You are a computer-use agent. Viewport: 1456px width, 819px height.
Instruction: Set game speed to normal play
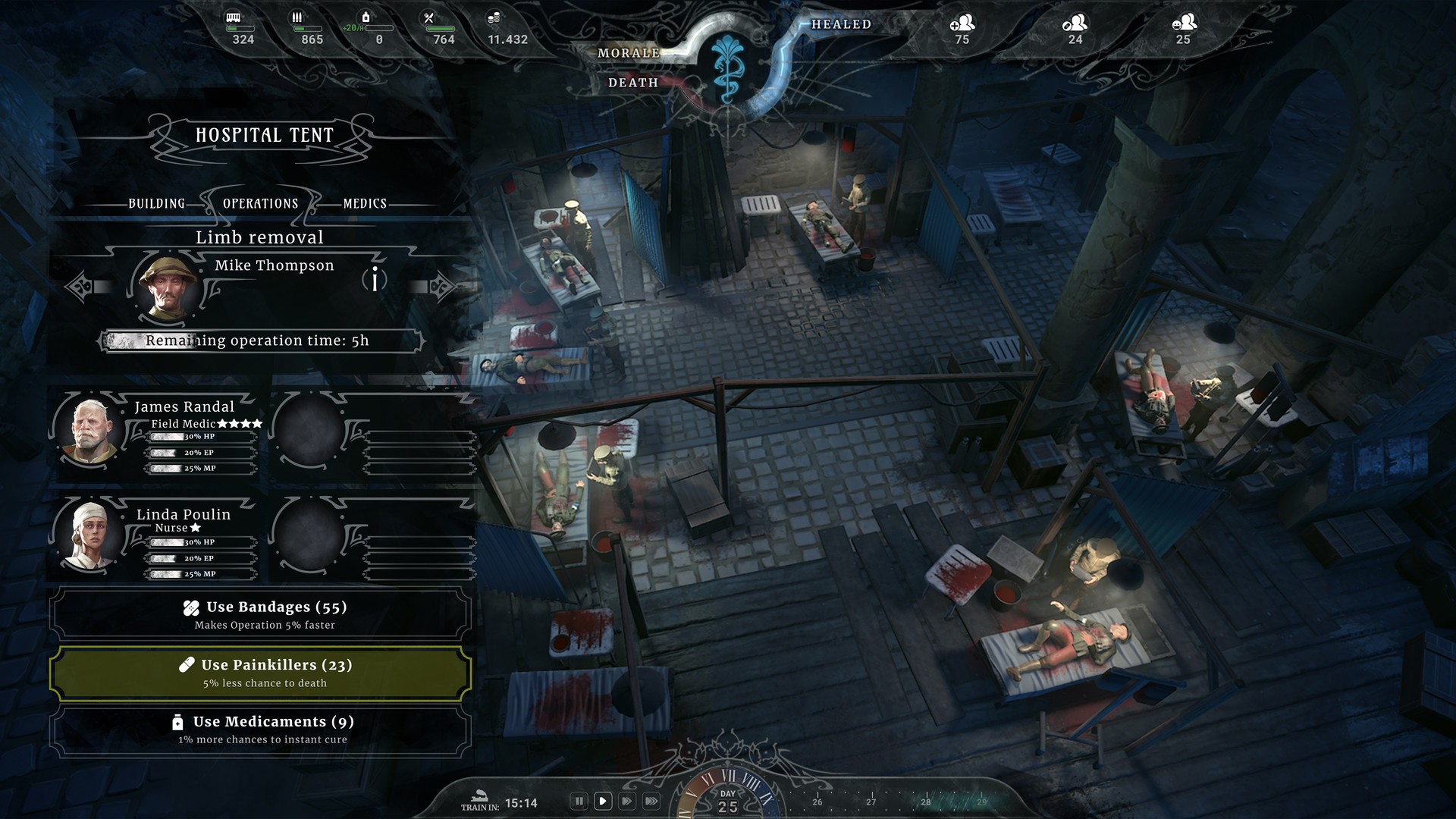(603, 801)
